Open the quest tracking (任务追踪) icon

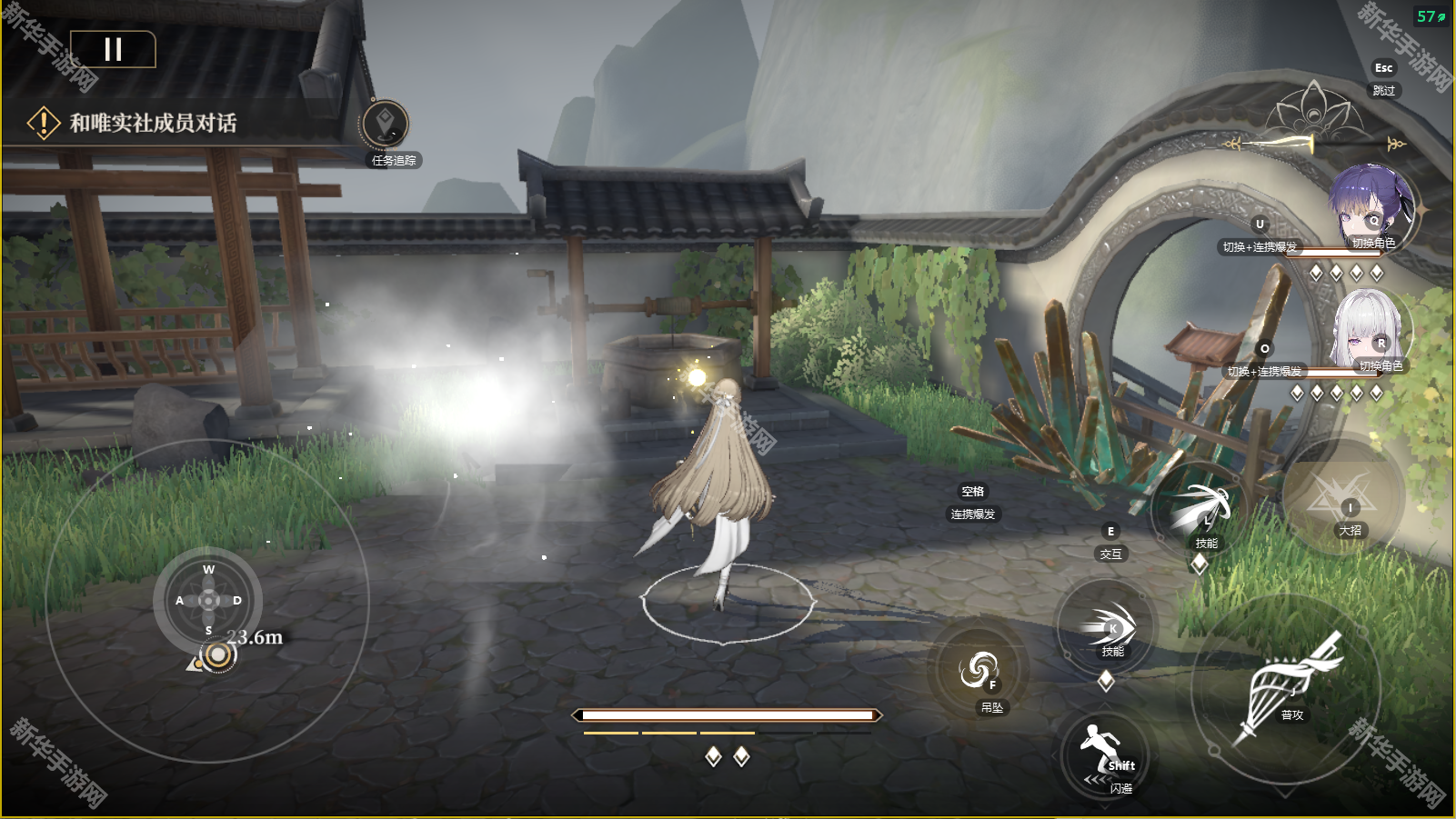[385, 125]
